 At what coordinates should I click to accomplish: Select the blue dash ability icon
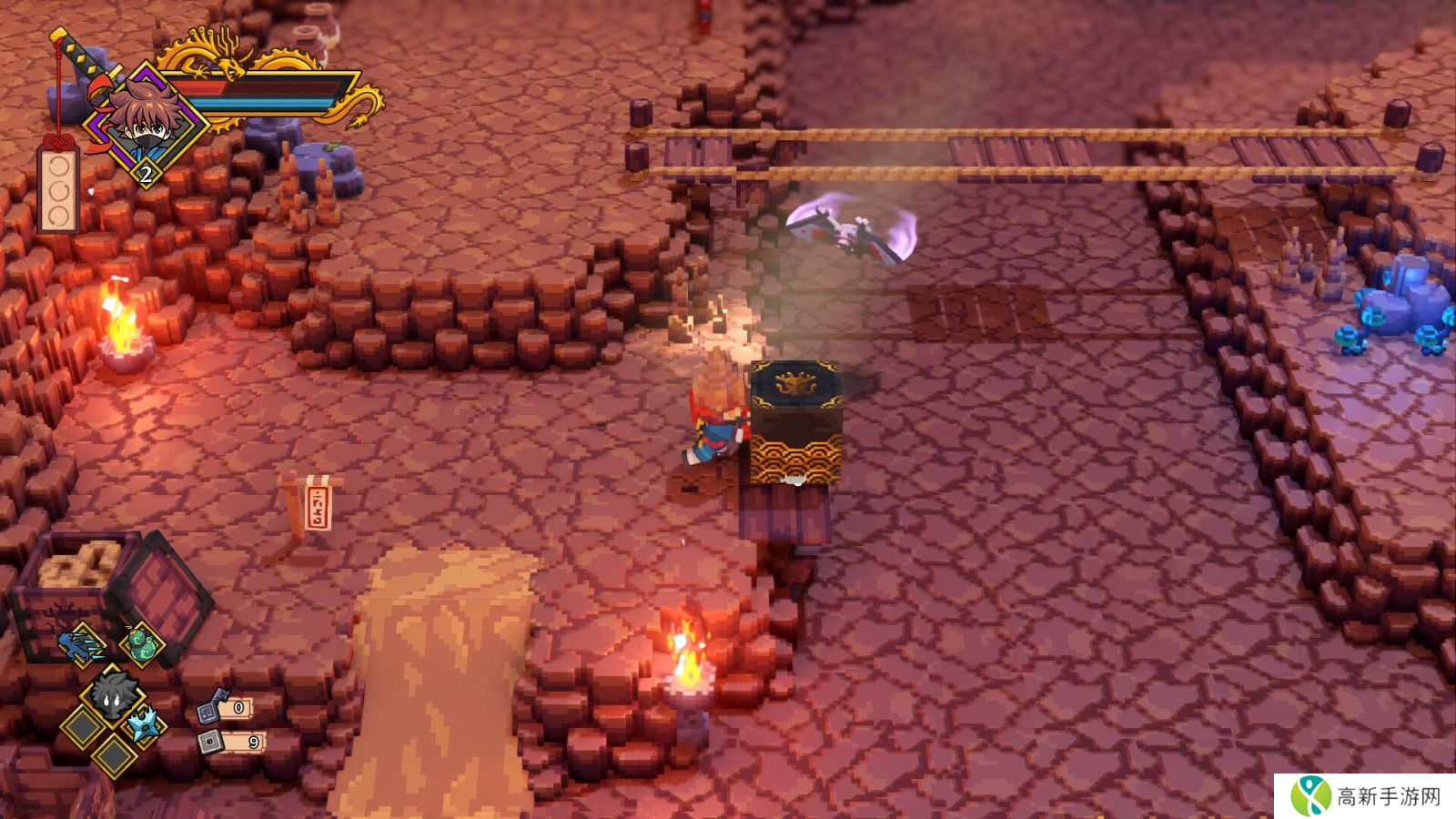tap(84, 644)
